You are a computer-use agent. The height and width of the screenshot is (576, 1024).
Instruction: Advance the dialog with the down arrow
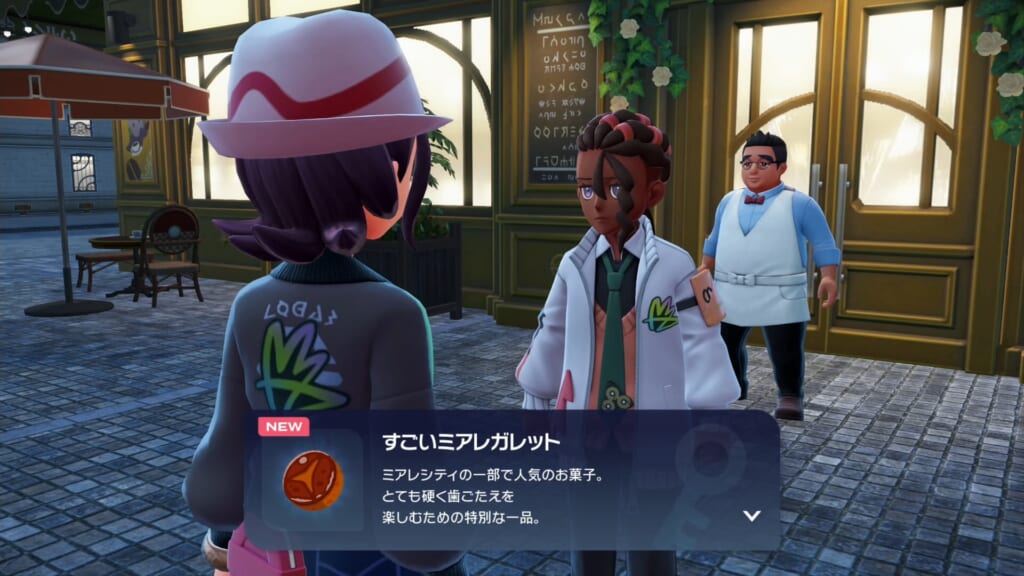752,516
